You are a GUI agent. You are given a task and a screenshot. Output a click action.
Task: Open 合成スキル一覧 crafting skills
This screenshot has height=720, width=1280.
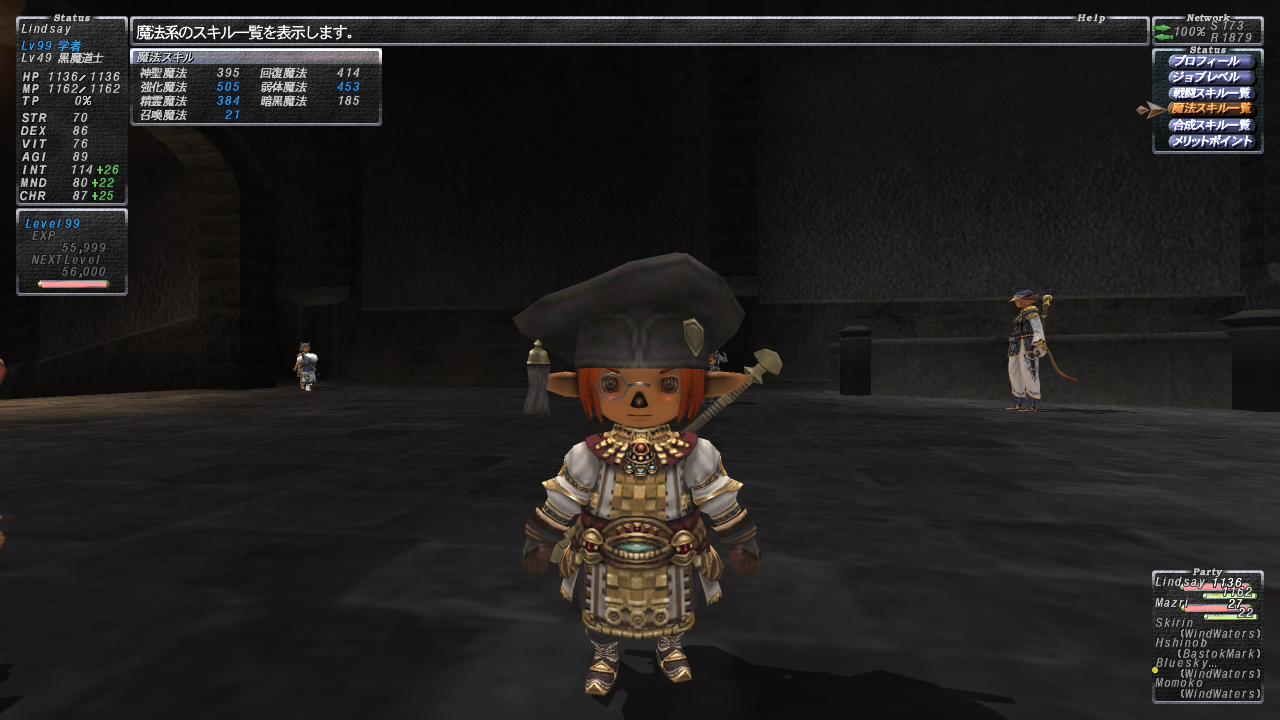pyautogui.click(x=1210, y=125)
